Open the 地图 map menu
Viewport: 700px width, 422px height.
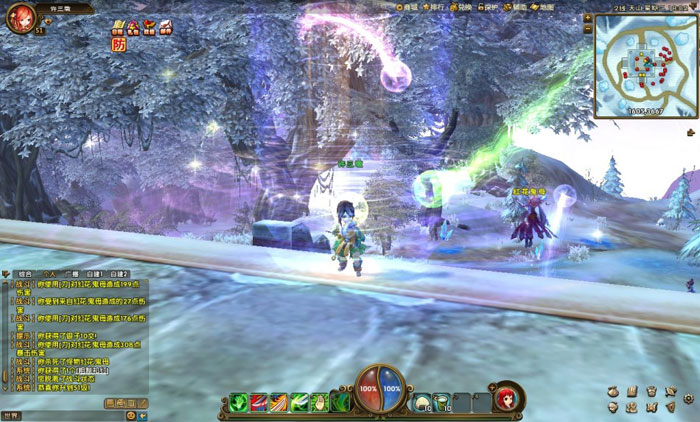point(545,7)
